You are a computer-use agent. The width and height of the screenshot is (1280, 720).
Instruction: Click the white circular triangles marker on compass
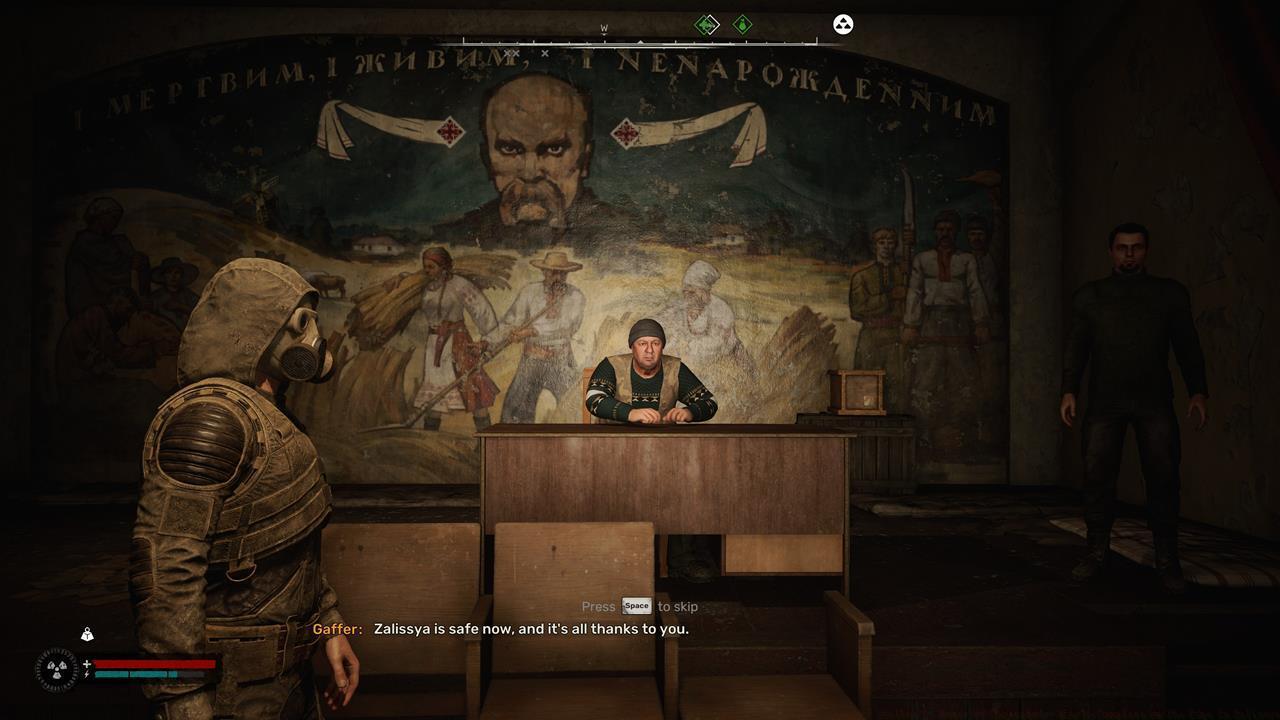pyautogui.click(x=843, y=25)
